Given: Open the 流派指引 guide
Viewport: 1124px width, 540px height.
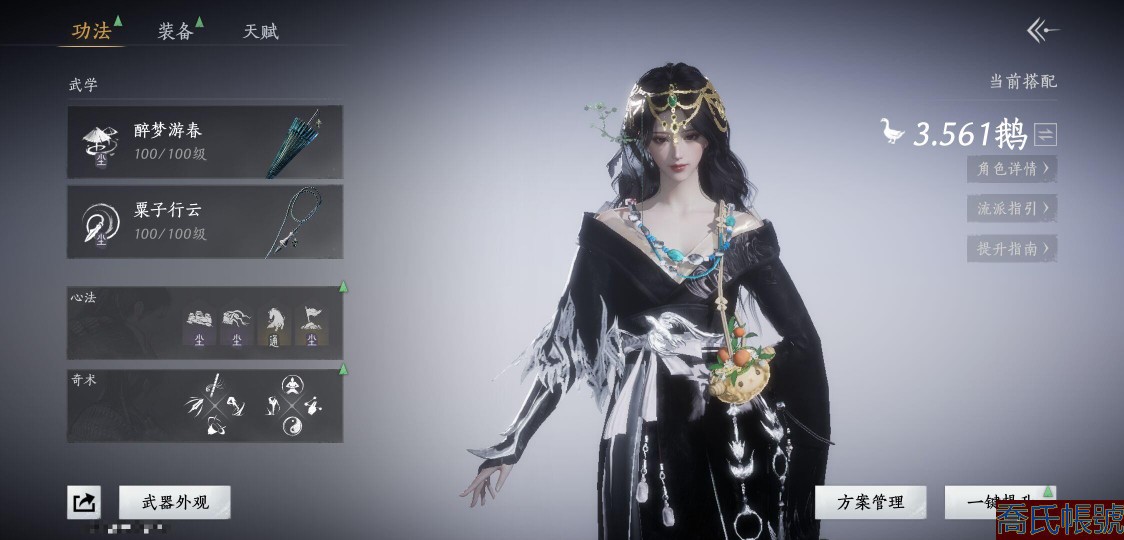Looking at the screenshot, I should pos(1012,209).
